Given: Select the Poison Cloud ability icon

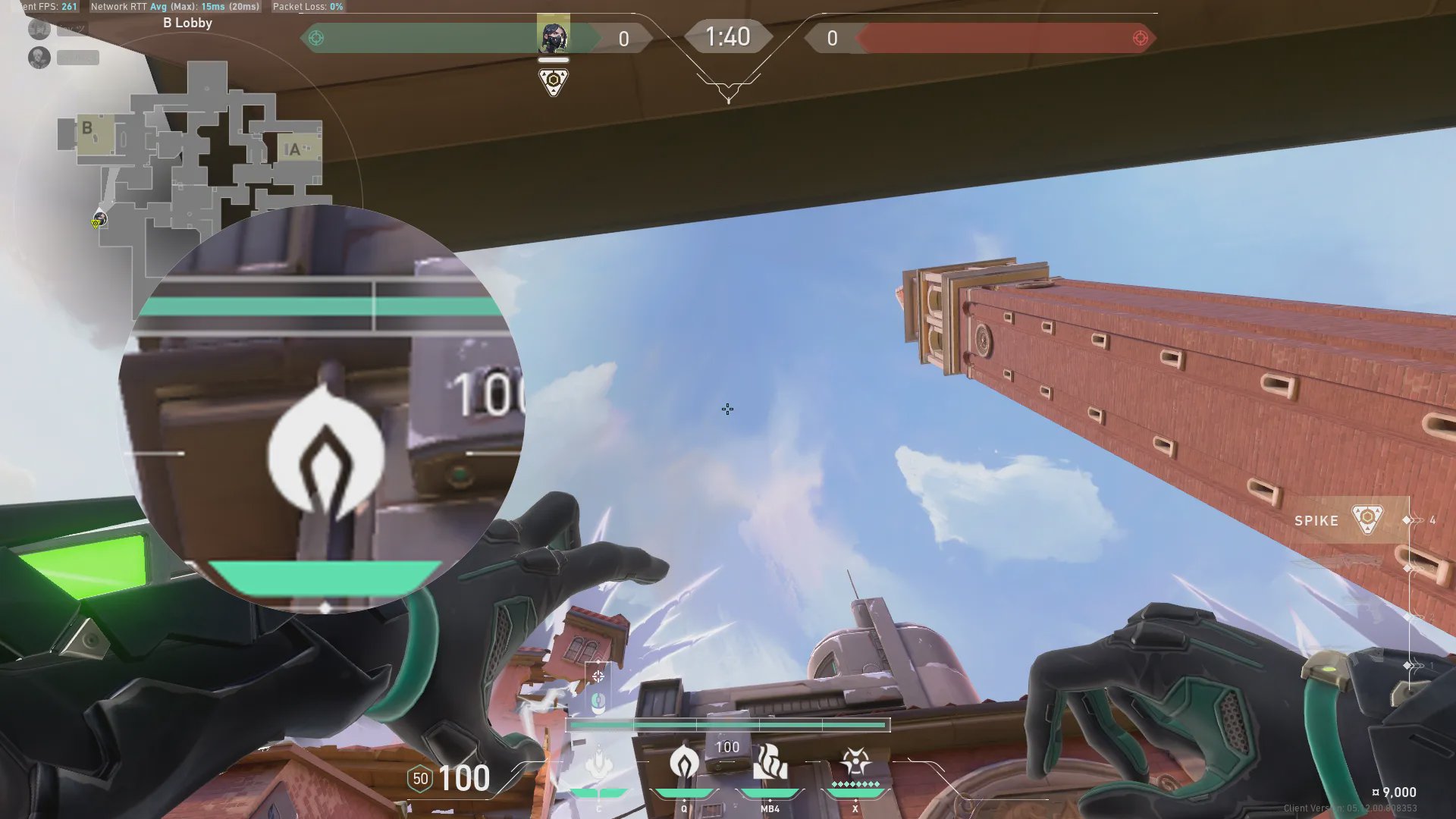Looking at the screenshot, I should pos(684,762).
